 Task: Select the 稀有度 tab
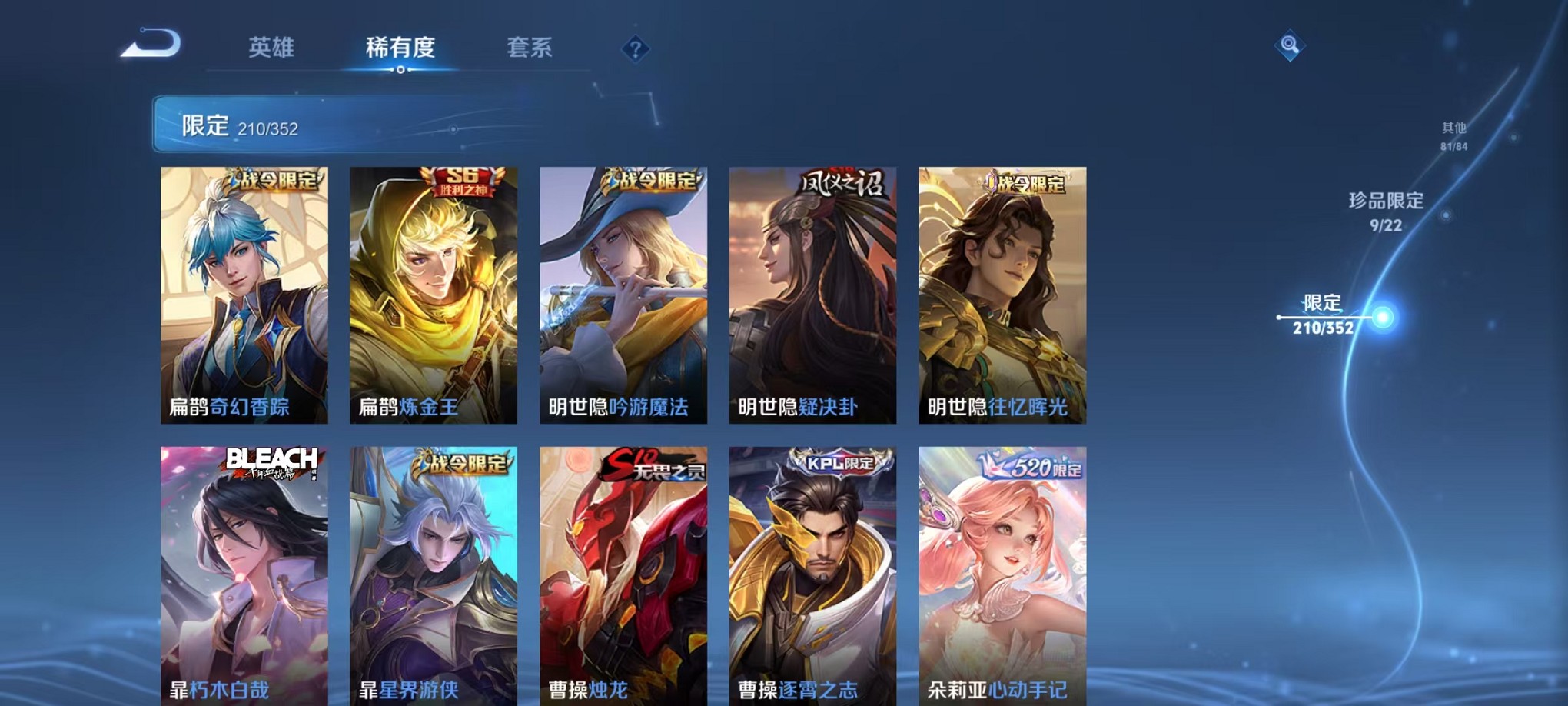[400, 48]
